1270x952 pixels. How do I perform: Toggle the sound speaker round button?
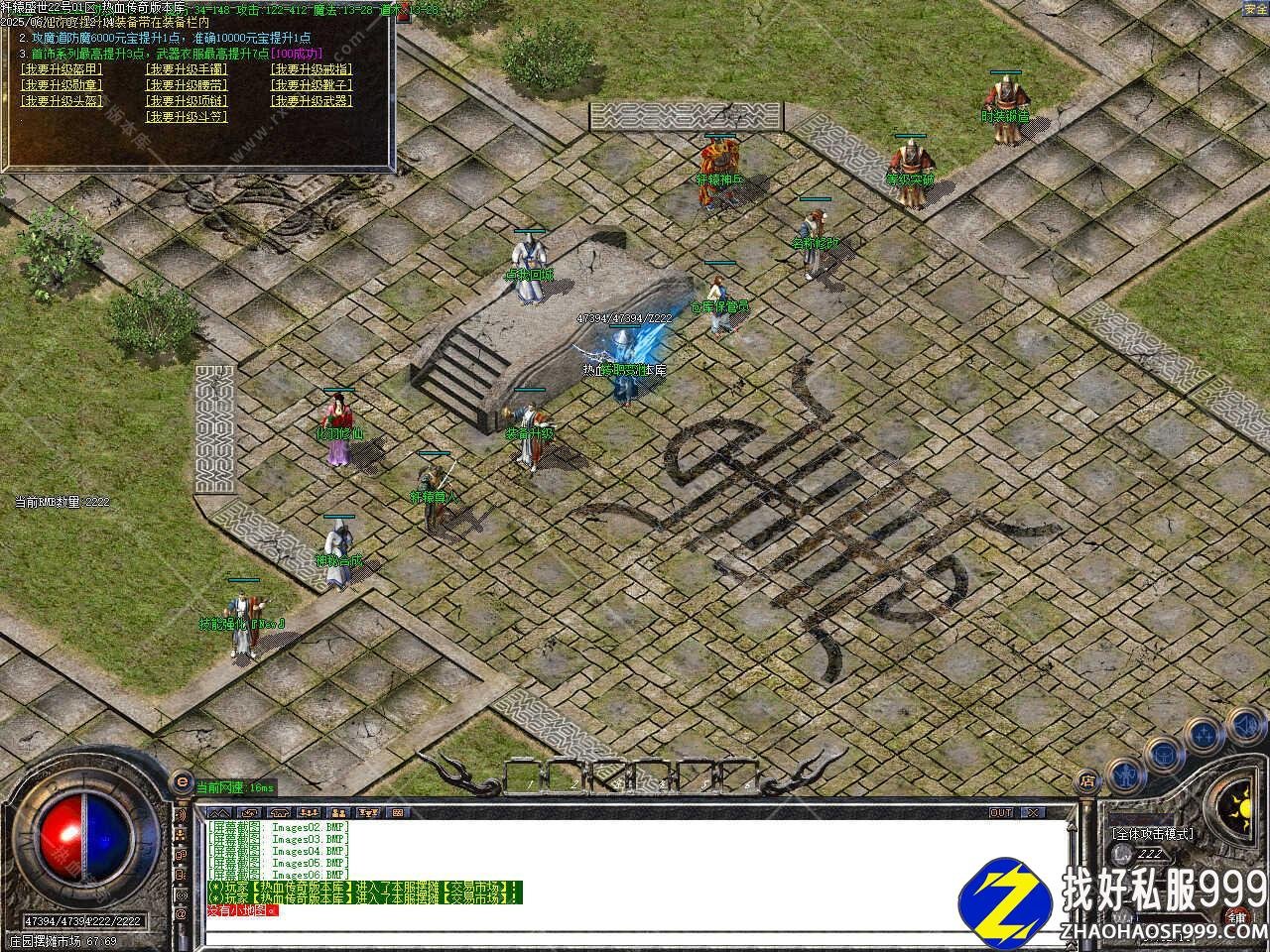point(1245,723)
